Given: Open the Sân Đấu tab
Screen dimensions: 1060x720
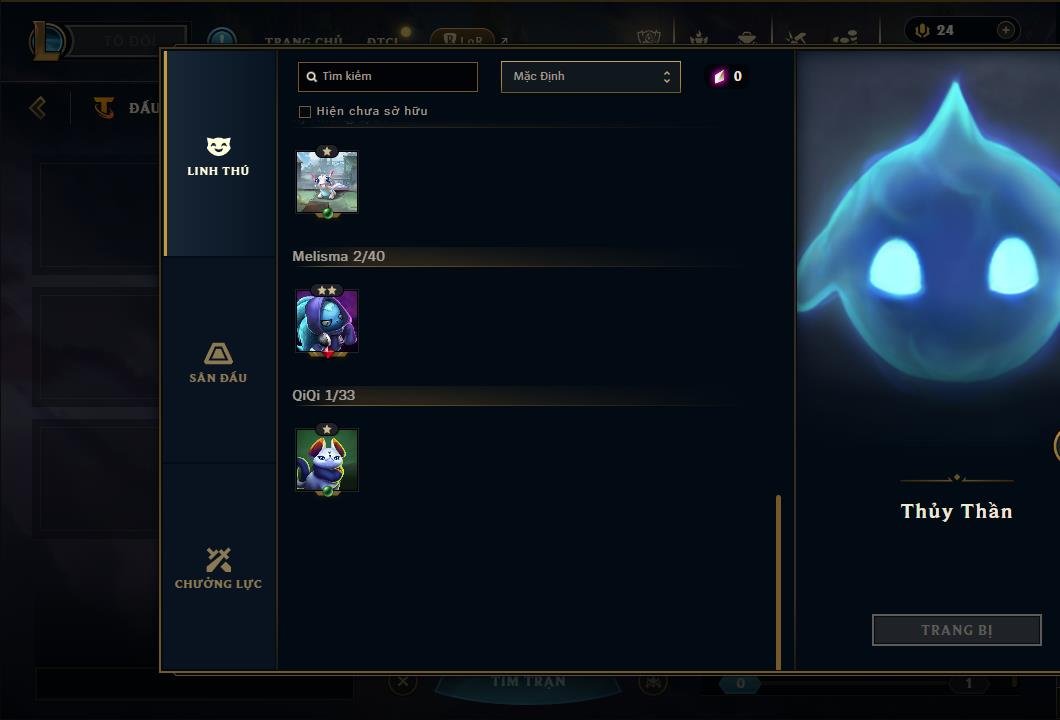Looking at the screenshot, I should 218,363.
